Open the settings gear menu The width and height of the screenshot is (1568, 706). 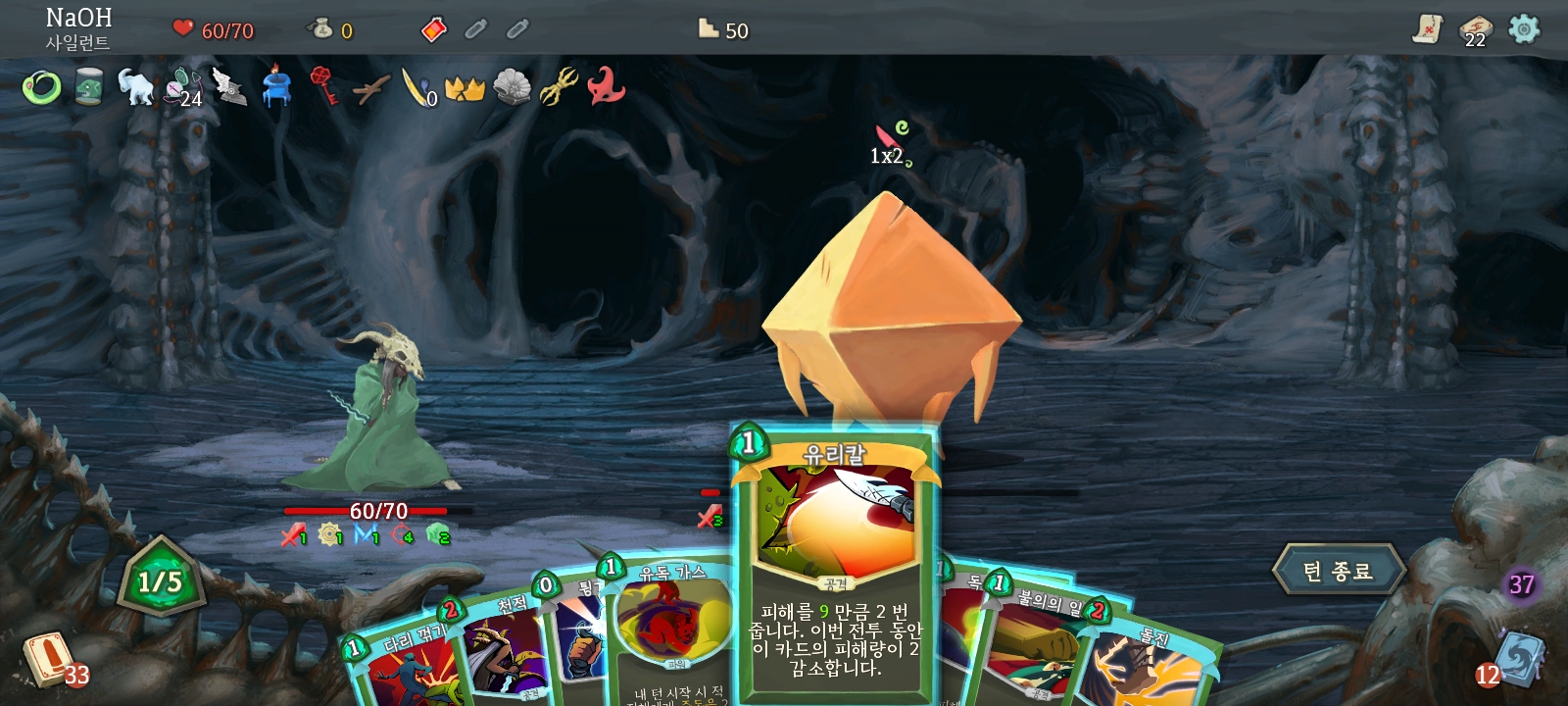[x=1523, y=29]
